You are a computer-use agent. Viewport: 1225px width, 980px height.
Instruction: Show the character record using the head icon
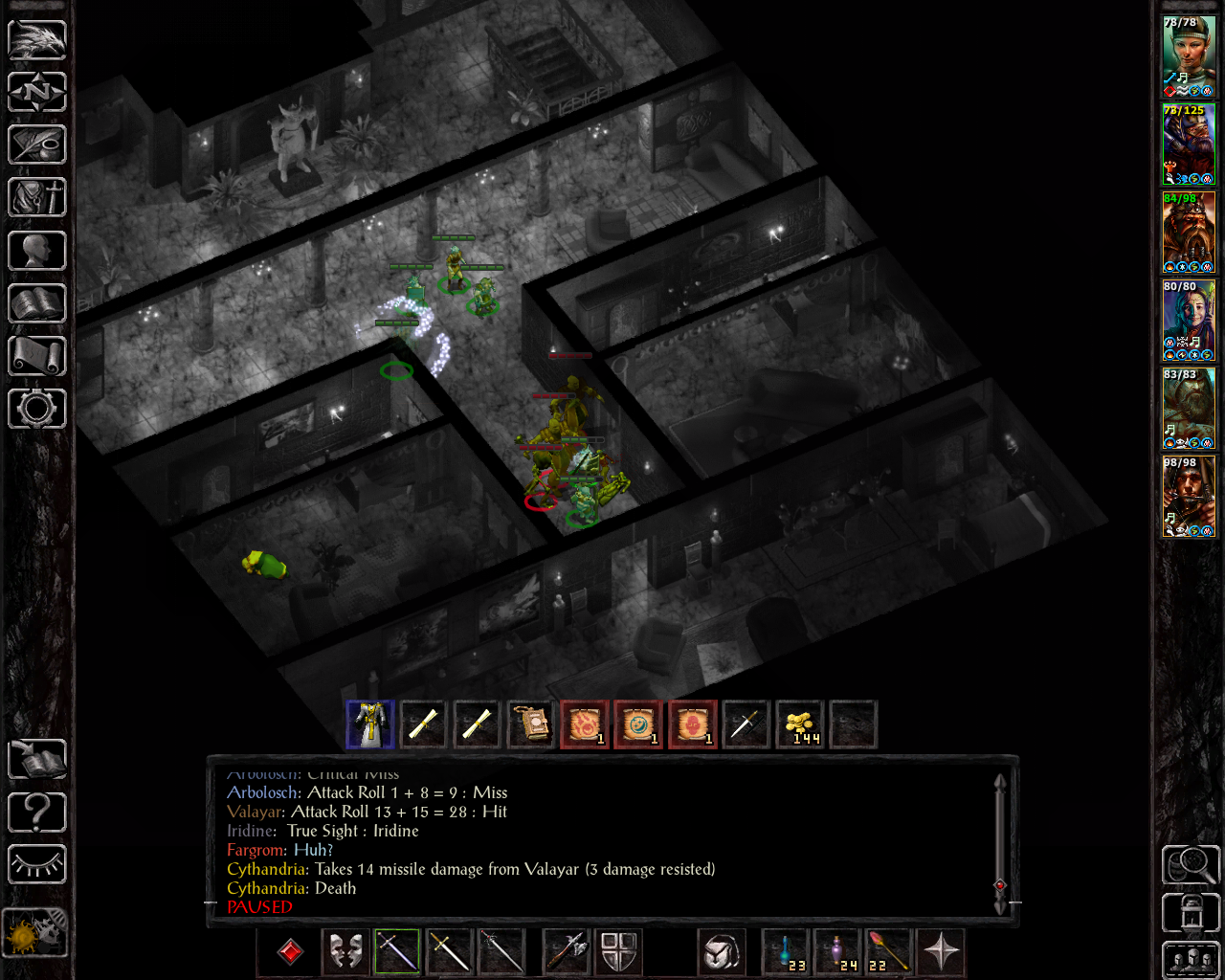(37, 251)
